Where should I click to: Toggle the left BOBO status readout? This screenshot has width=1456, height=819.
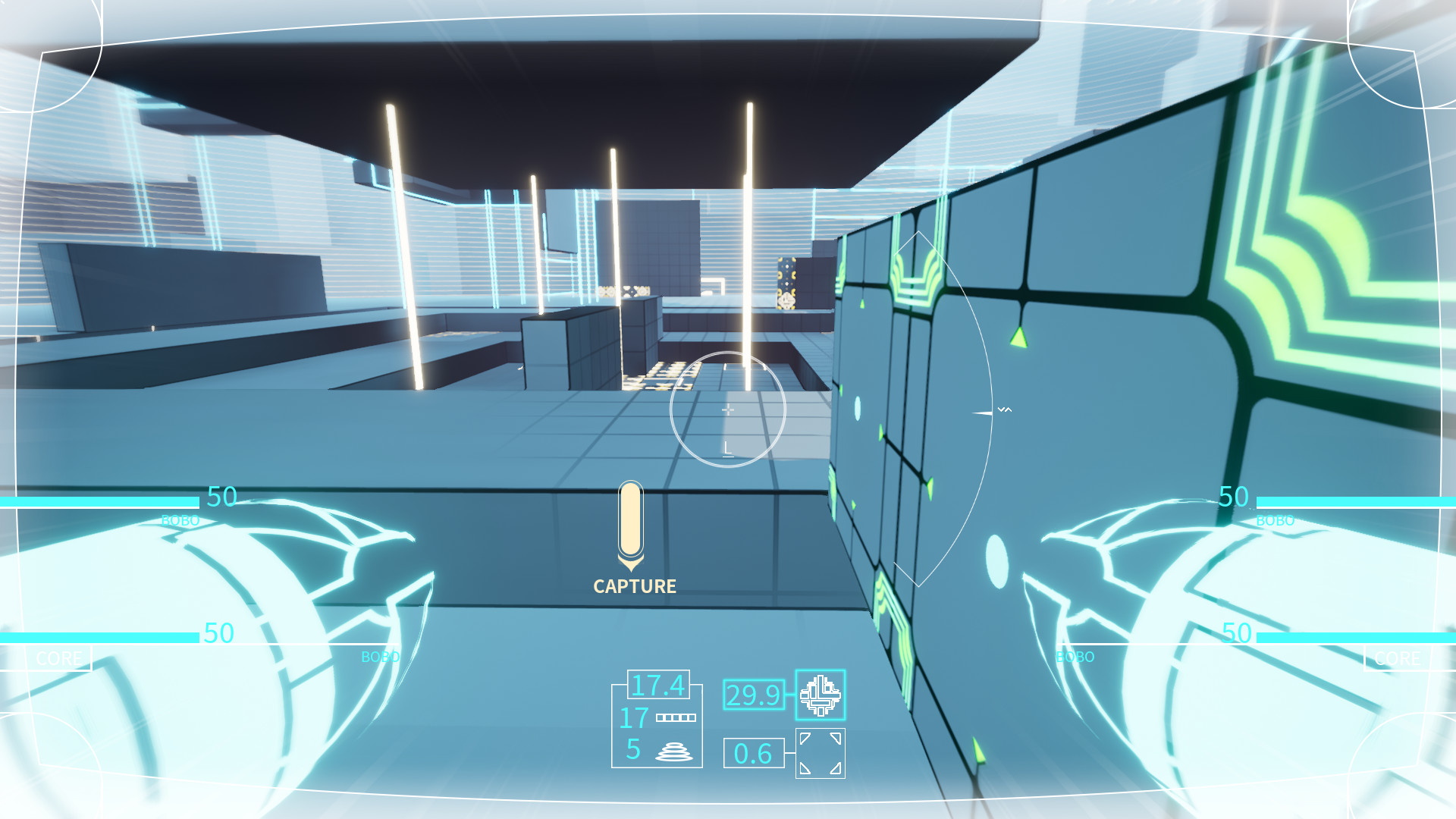182,520
